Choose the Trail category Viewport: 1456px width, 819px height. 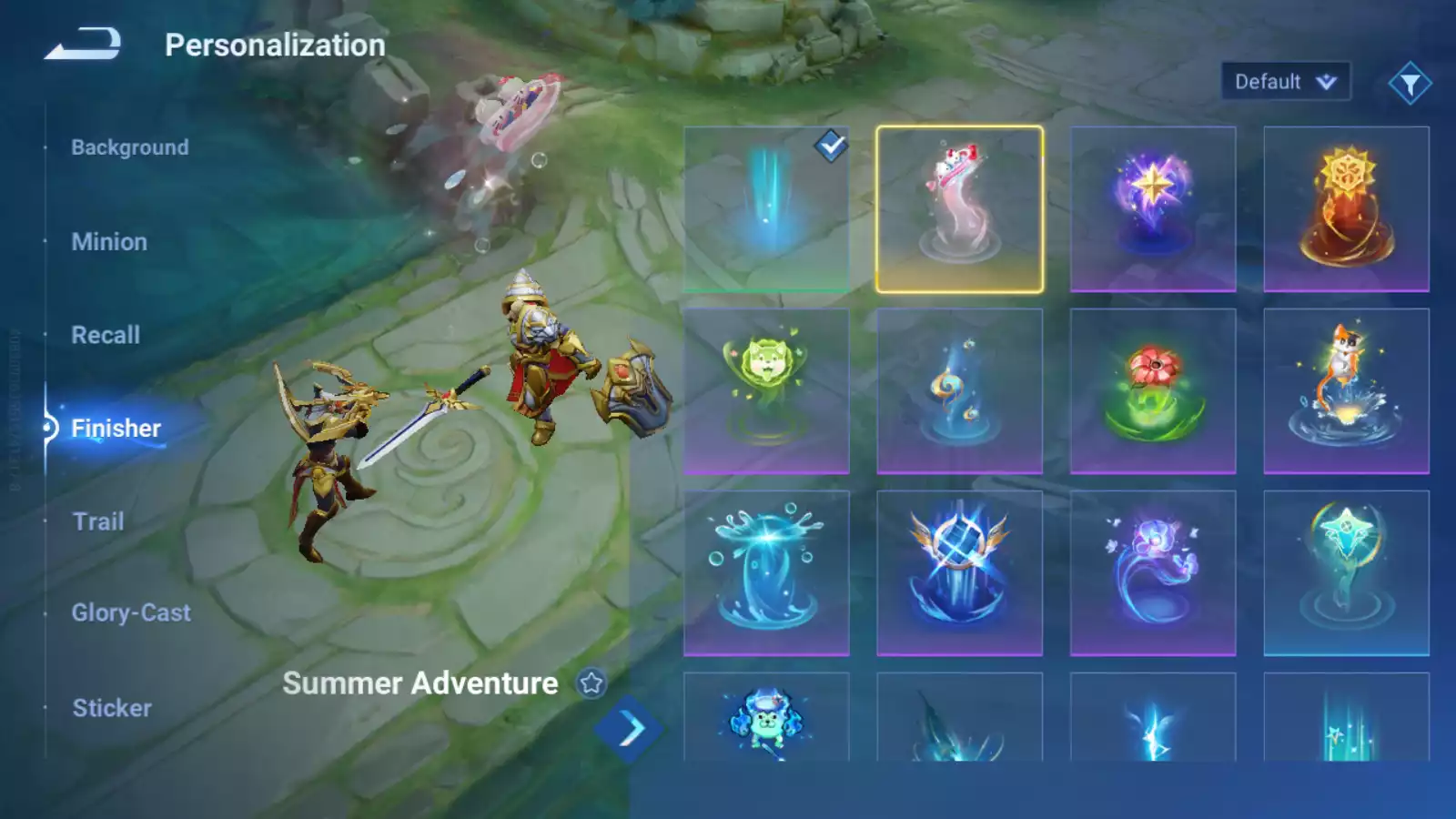point(98,521)
